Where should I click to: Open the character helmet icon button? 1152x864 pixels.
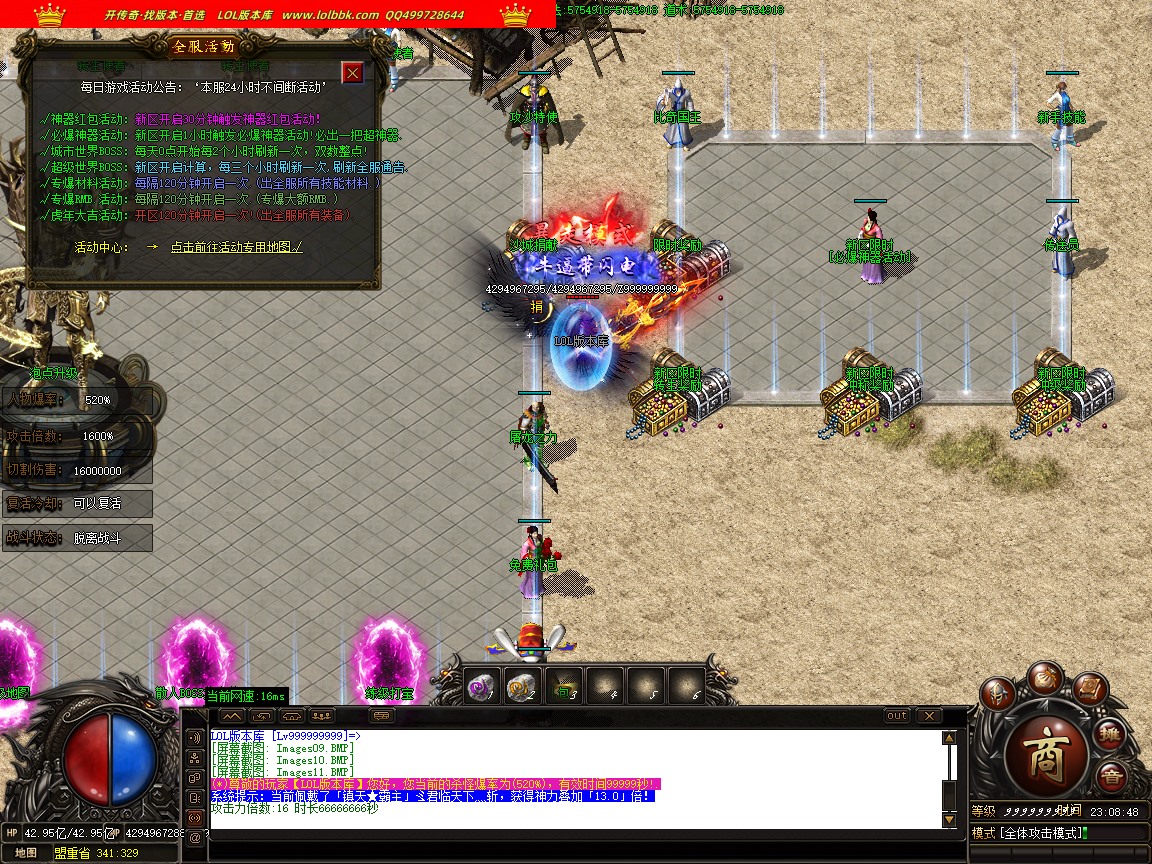coord(997,693)
